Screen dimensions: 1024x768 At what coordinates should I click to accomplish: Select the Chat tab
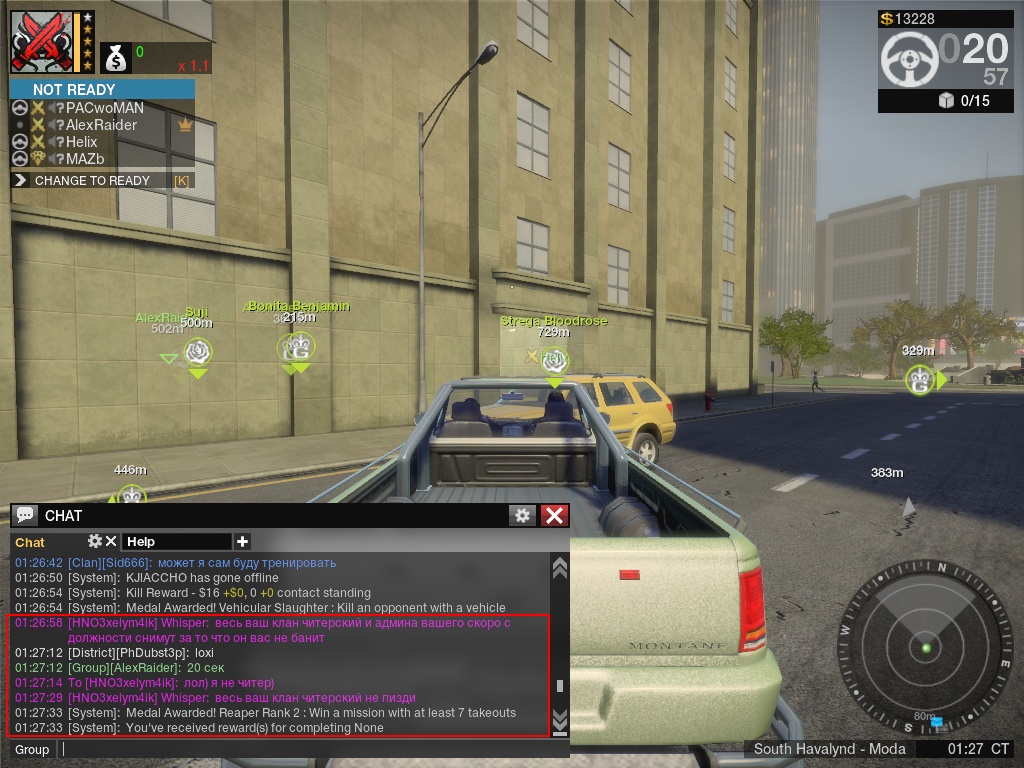[30, 542]
